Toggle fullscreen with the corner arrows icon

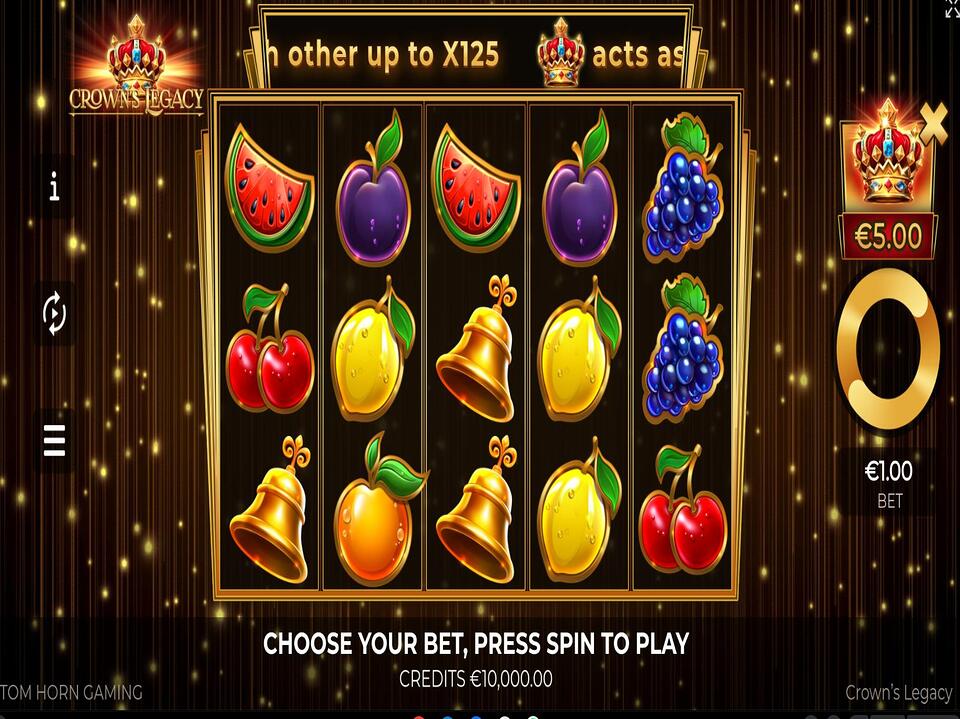click(x=951, y=8)
